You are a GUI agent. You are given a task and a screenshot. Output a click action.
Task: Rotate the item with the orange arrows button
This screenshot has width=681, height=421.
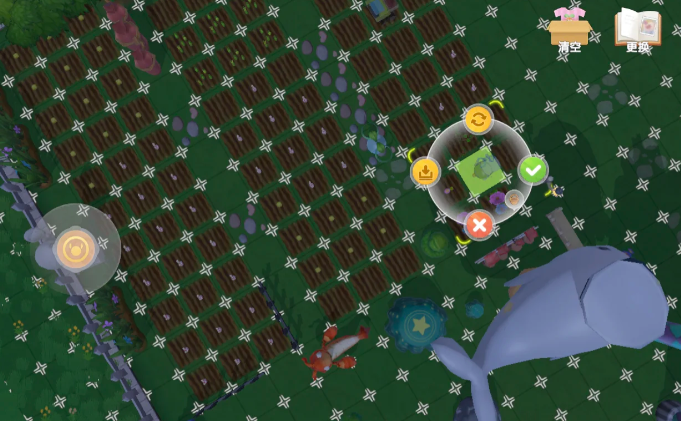tap(478, 119)
